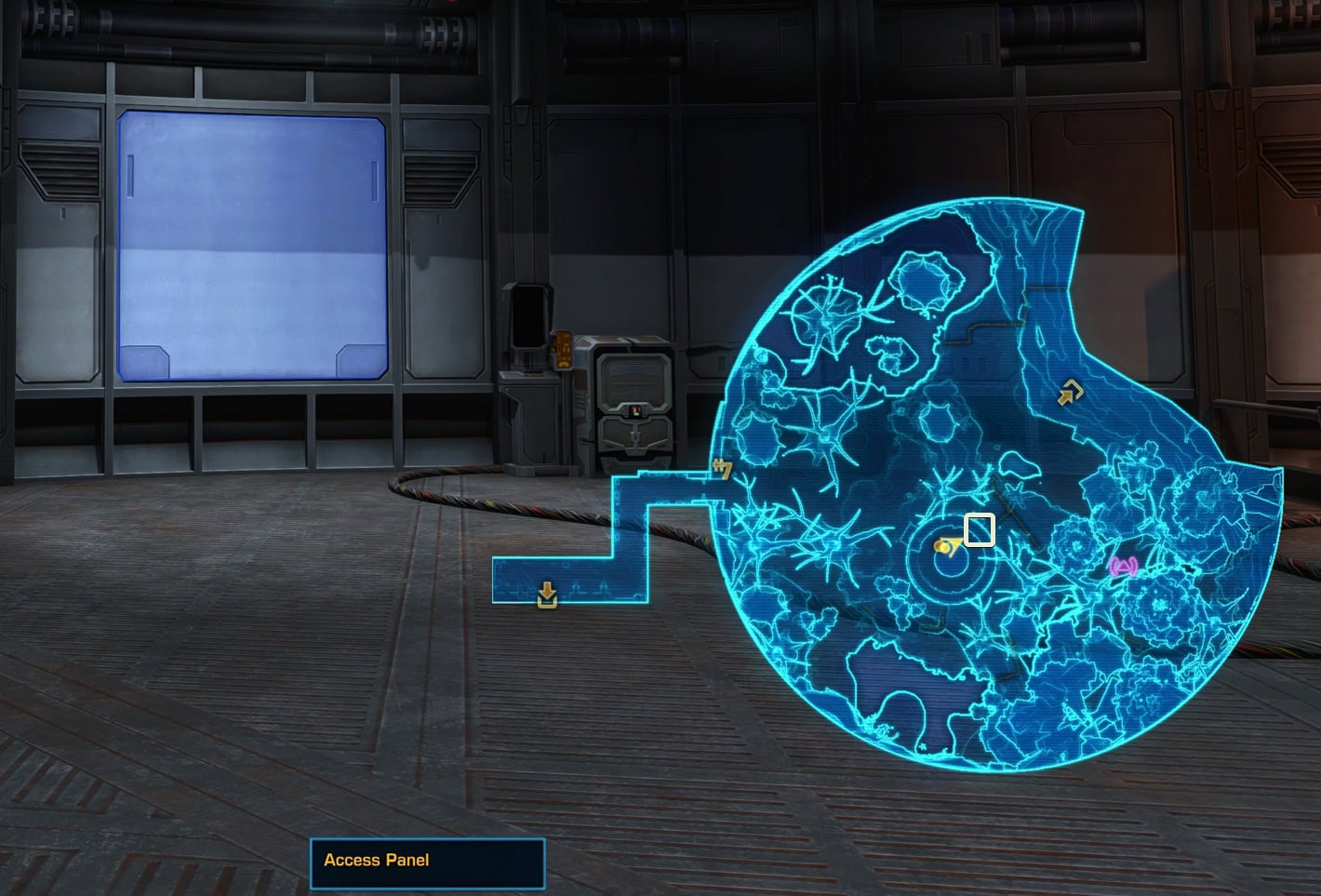The height and width of the screenshot is (896, 1321).
Task: Select the up-right arrow exit marker
Action: click(x=1070, y=395)
